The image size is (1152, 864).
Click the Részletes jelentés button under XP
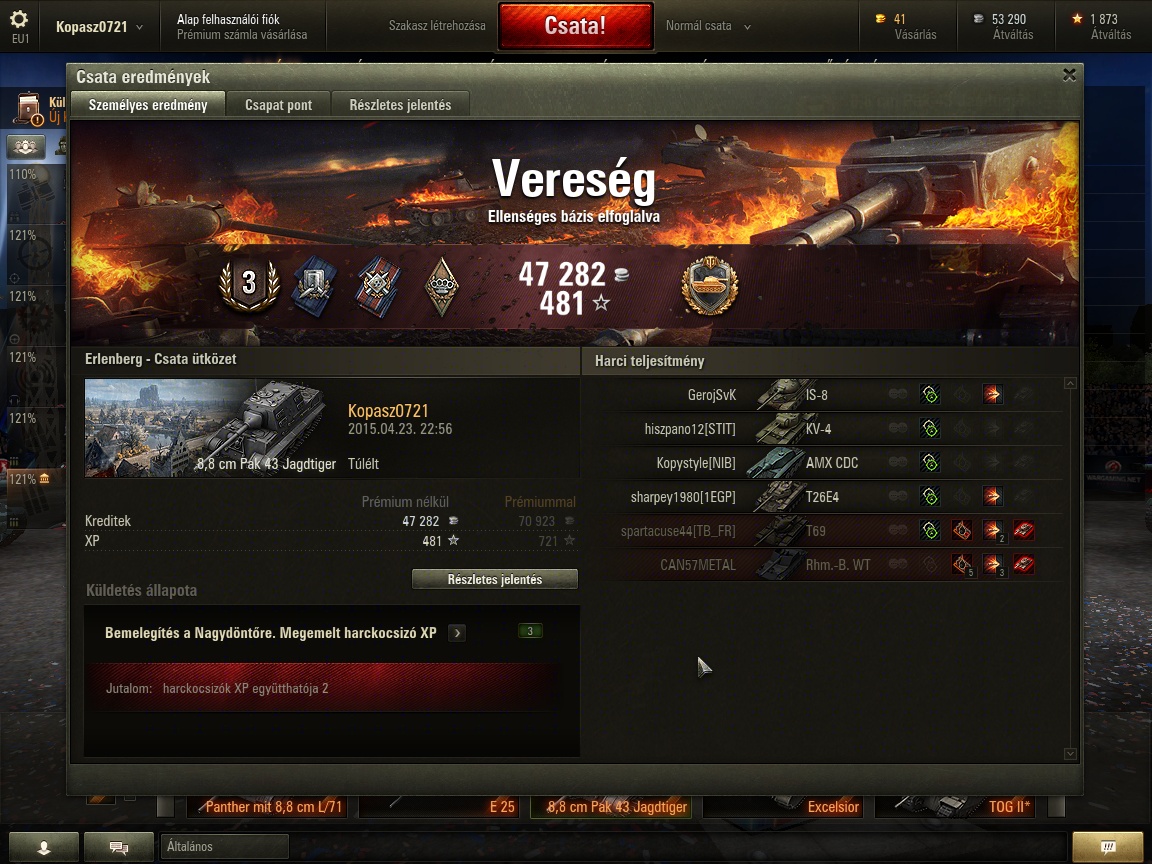point(495,580)
